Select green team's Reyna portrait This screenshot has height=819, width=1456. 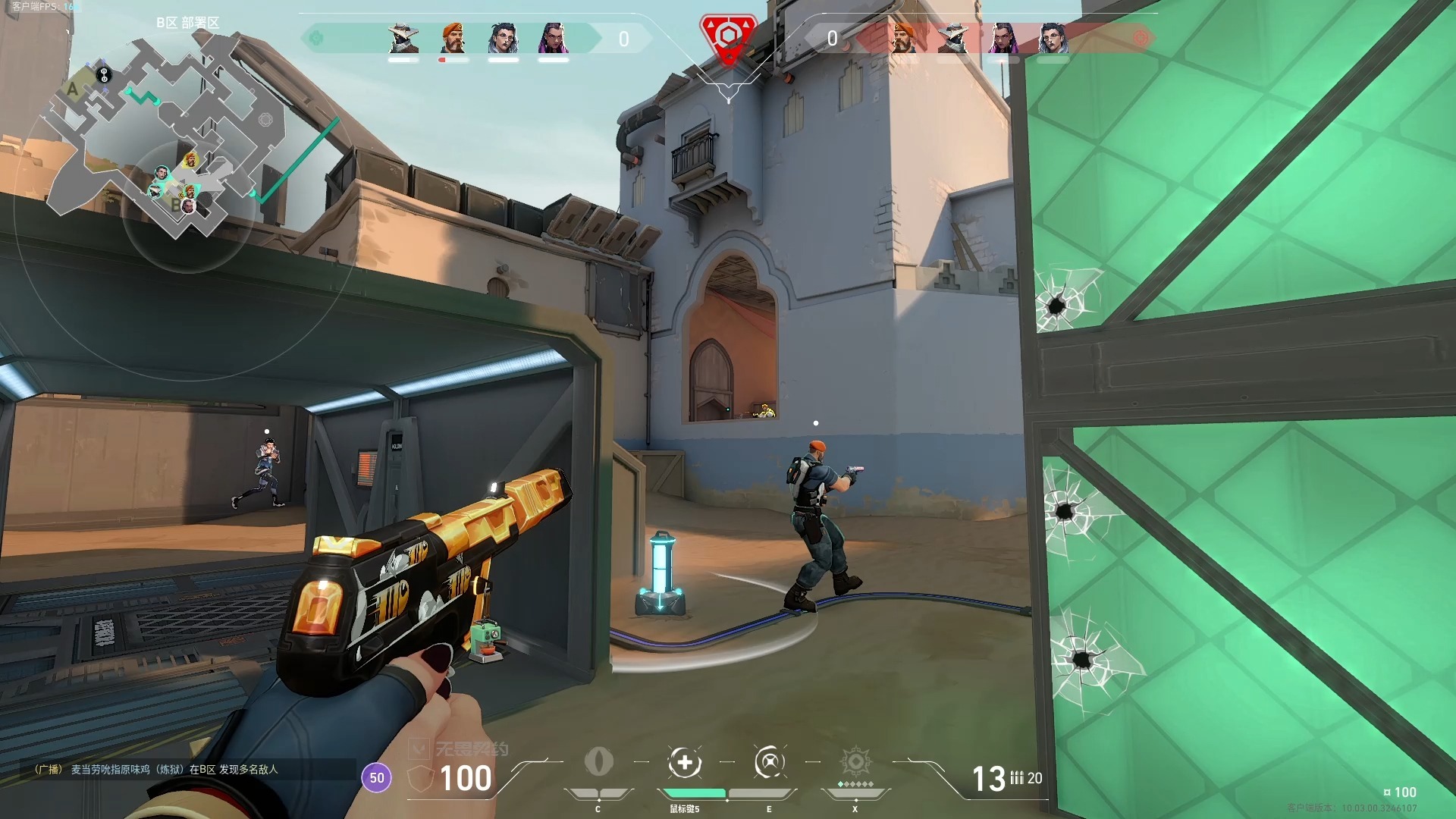(x=553, y=38)
